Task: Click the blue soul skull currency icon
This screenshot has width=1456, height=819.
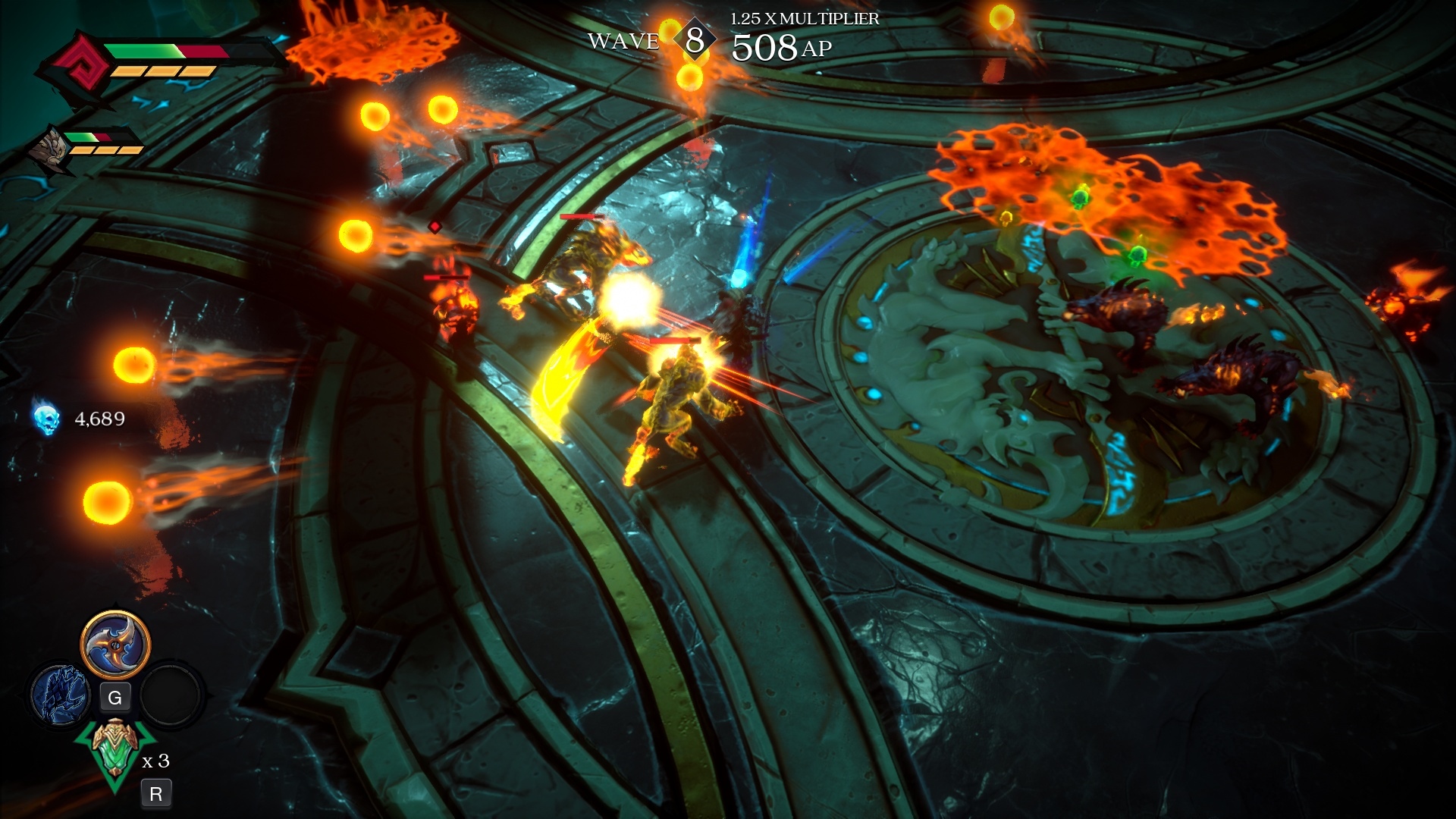Action: click(46, 419)
